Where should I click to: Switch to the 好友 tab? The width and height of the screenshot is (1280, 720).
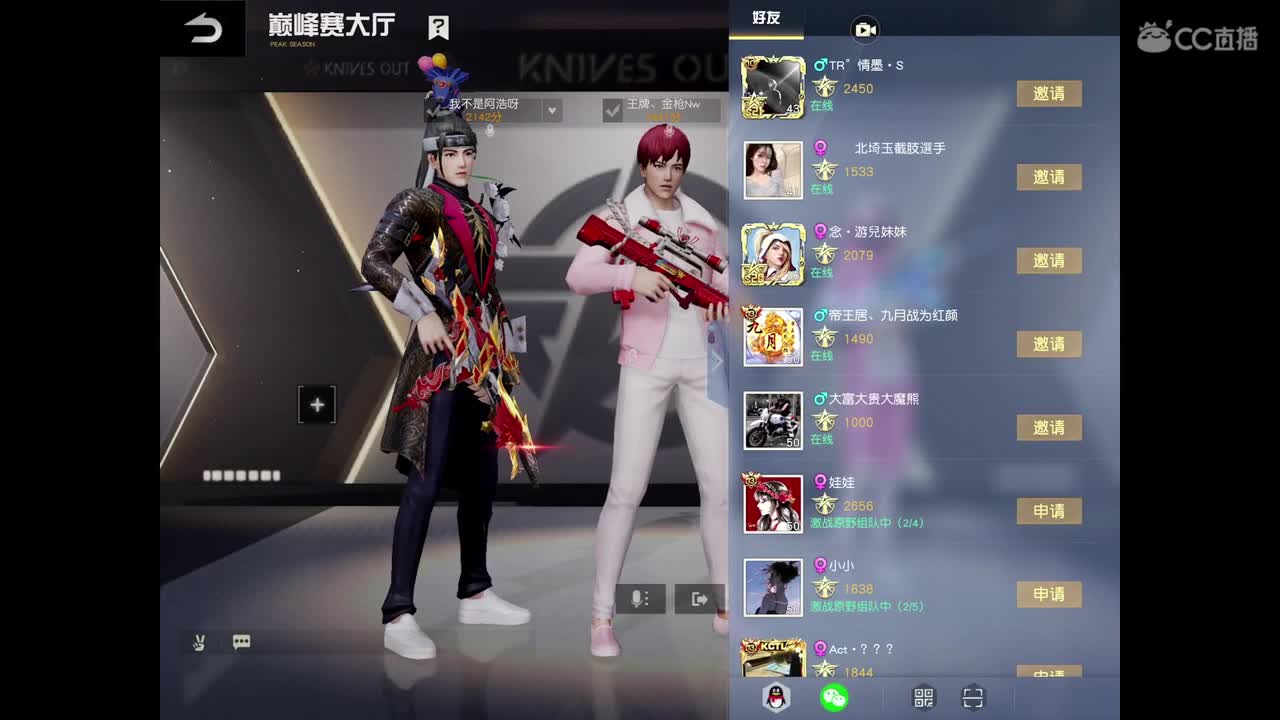tap(766, 19)
